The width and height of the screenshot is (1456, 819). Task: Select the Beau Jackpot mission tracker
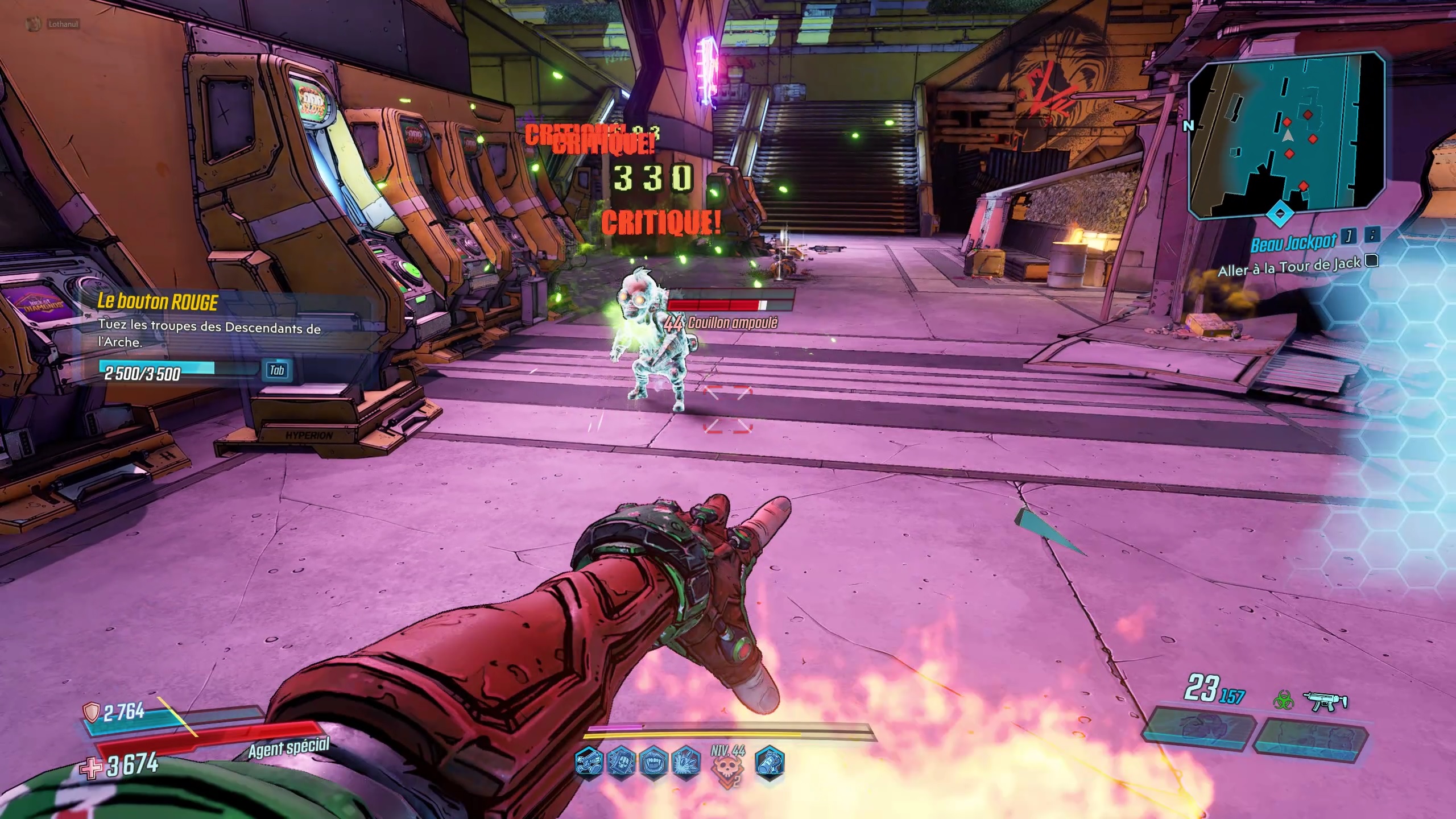point(1292,243)
